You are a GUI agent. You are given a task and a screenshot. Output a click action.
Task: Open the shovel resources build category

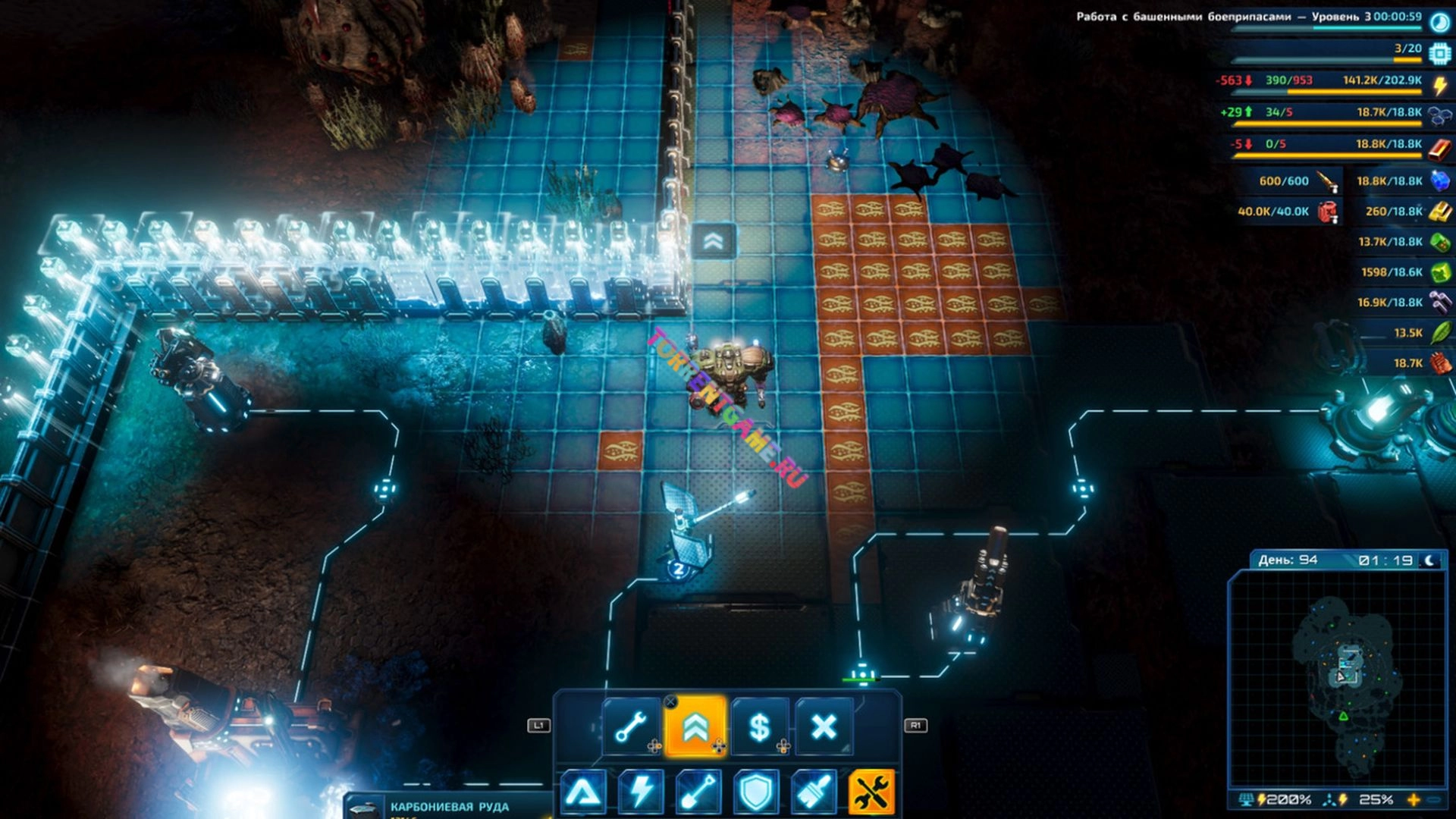pos(698,792)
